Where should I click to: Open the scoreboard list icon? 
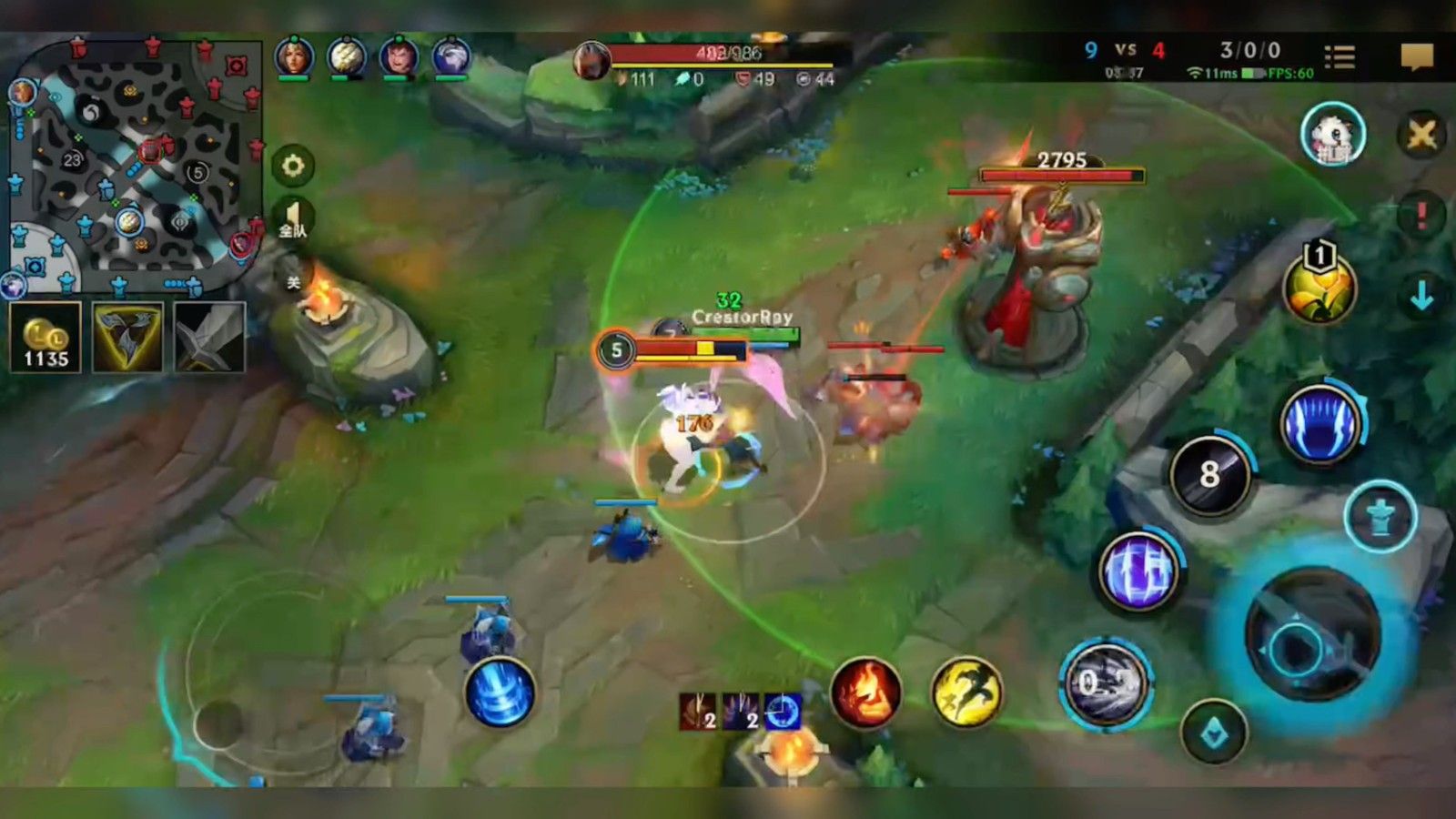(x=1339, y=57)
